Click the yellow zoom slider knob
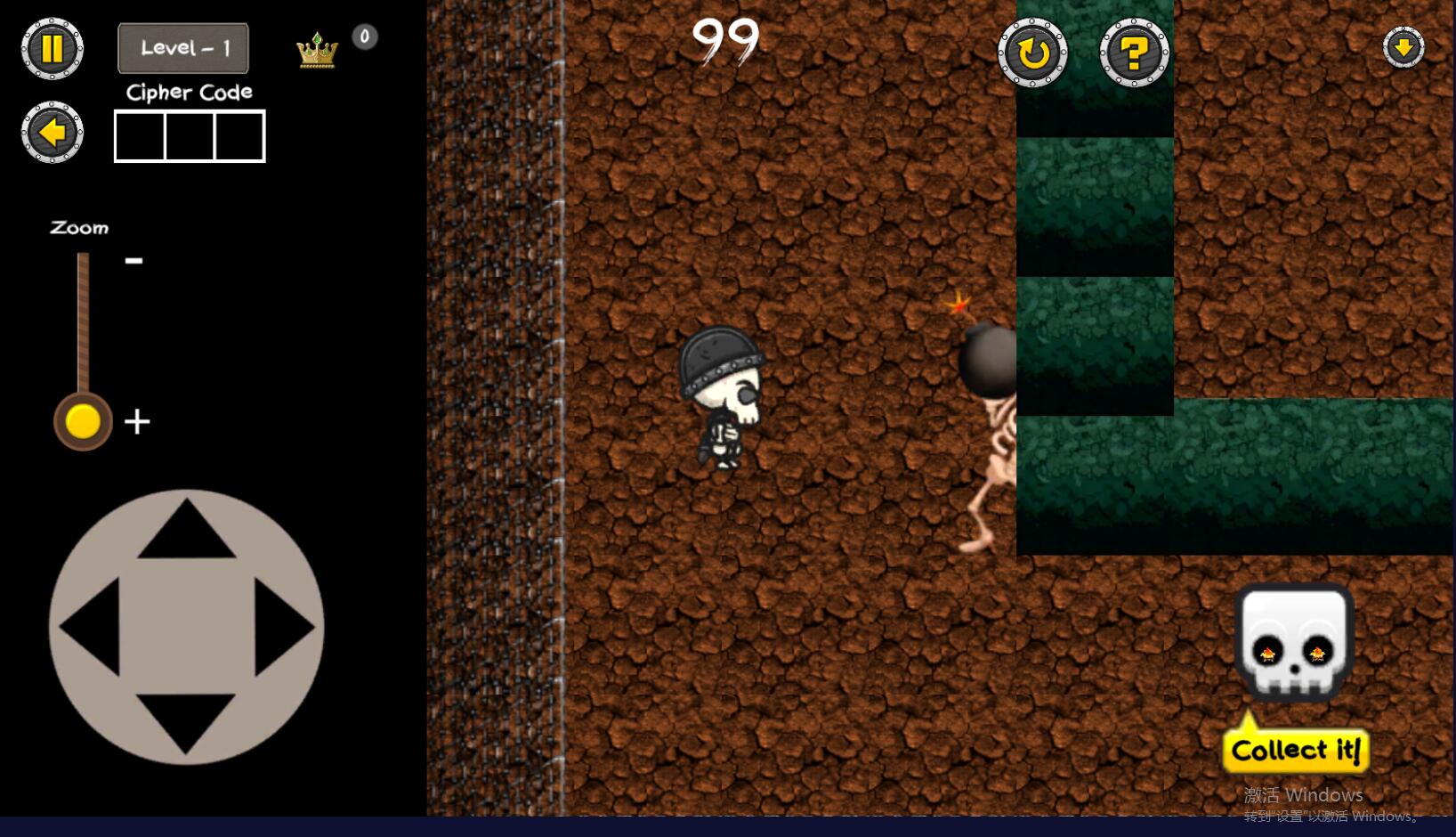 coord(83,421)
